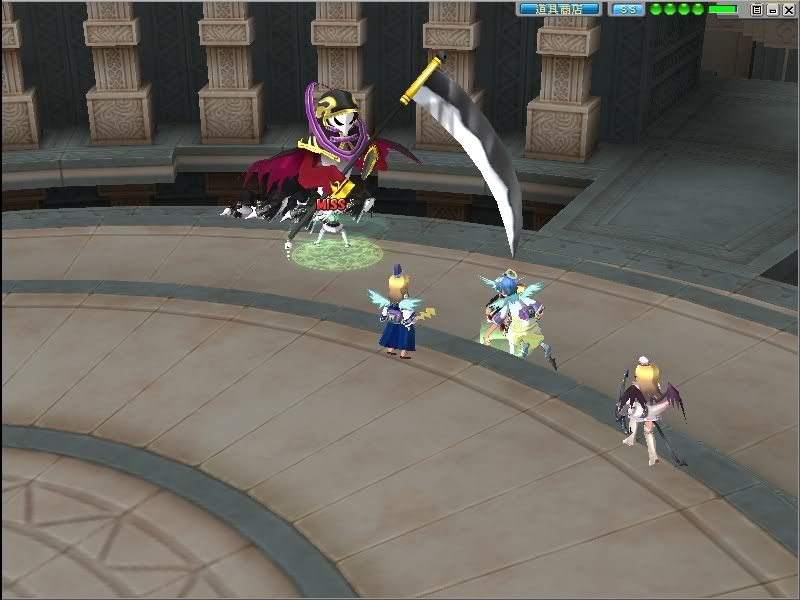The height and width of the screenshot is (600, 800).
Task: Close the game window
Action: 787,9
